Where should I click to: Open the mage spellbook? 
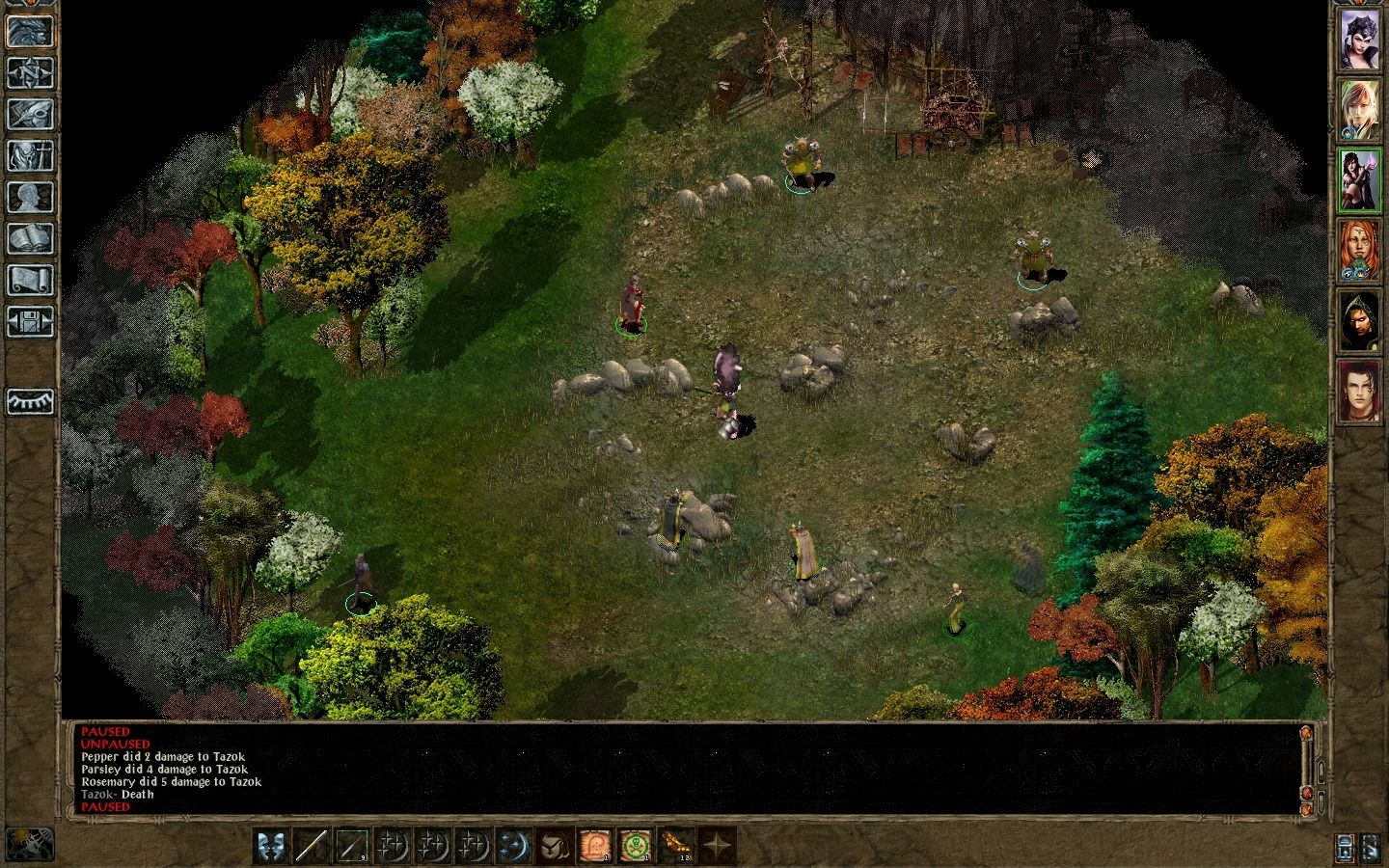30,238
